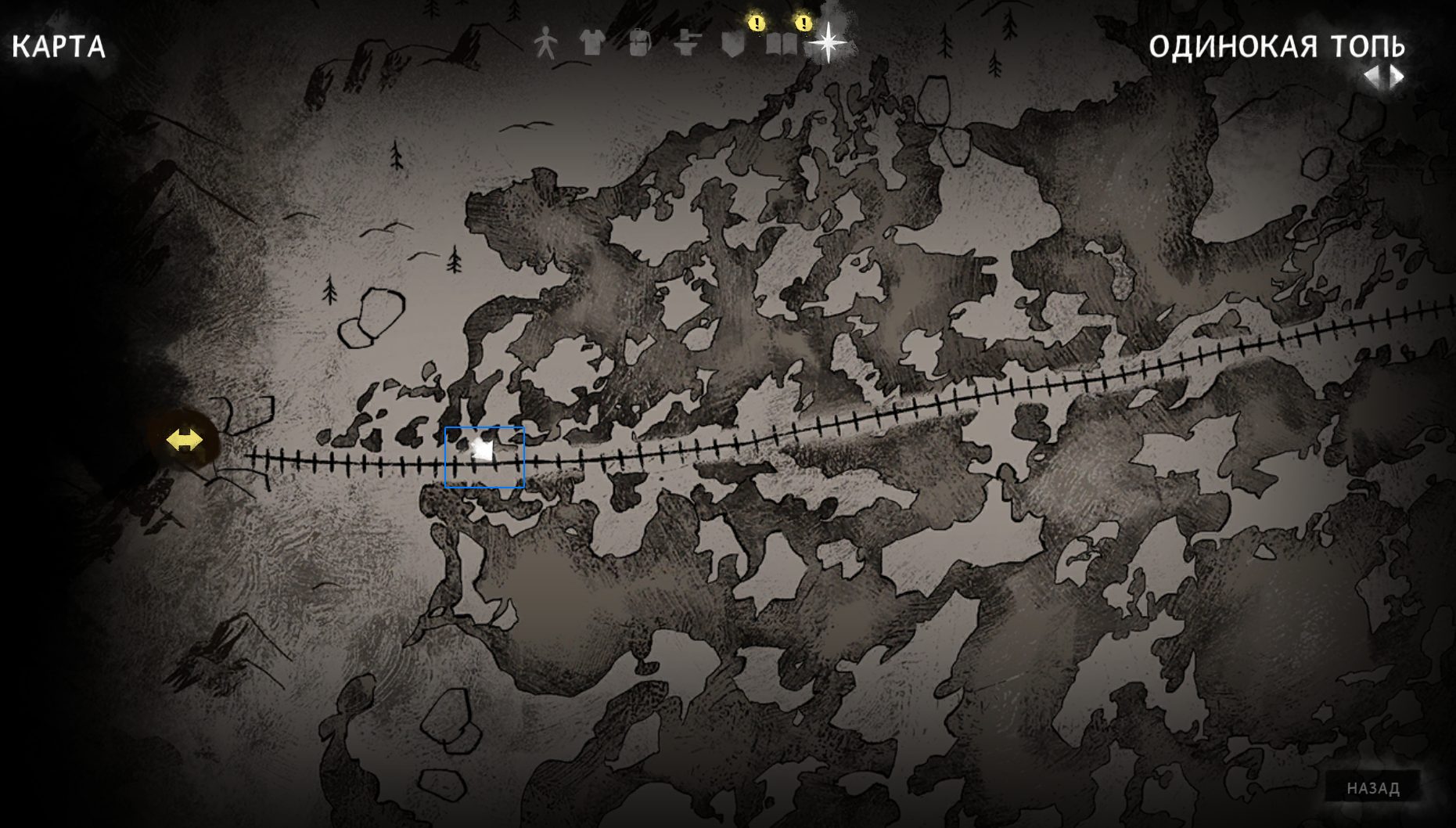
Task: Switch to the Clothing tab with the shirt icon
Action: click(592, 43)
